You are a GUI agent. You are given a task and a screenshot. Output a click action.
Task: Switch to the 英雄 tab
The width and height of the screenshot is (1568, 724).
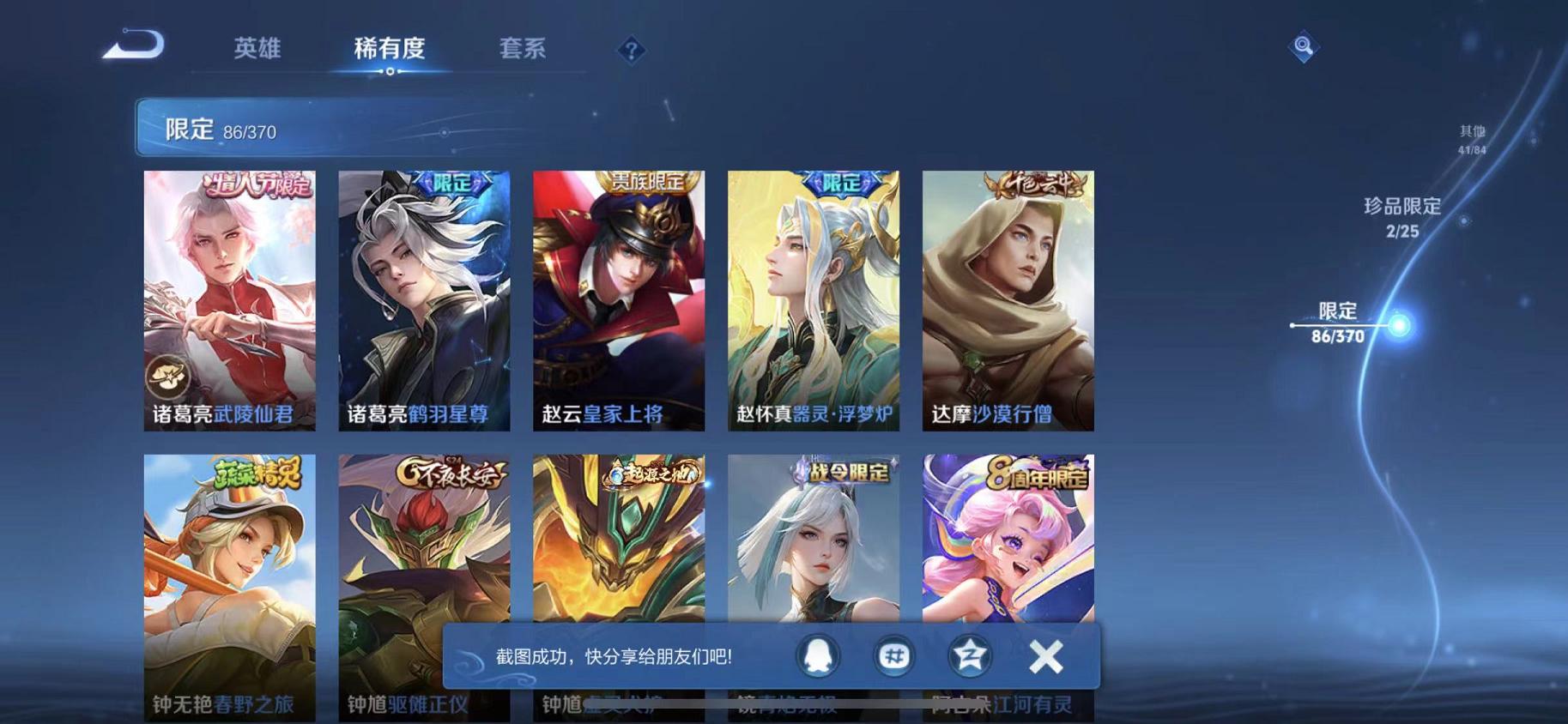click(x=257, y=49)
